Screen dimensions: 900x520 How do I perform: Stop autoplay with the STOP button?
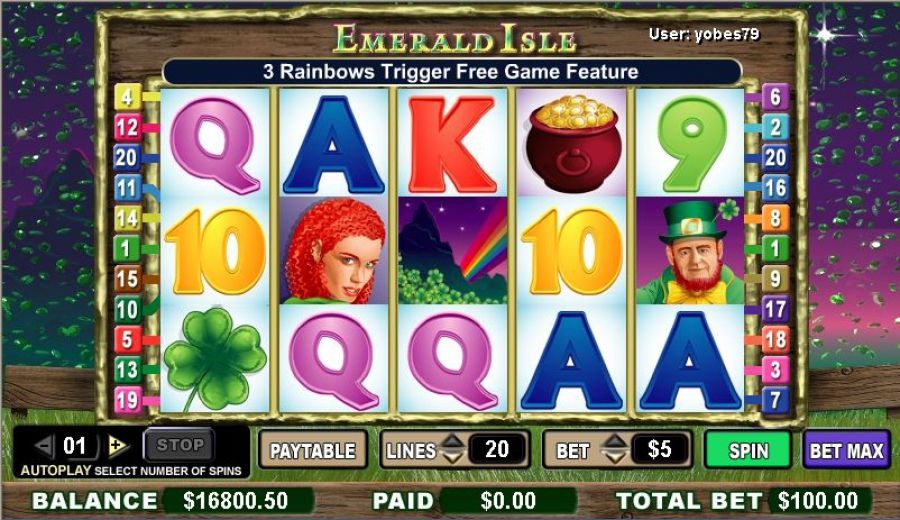click(x=180, y=445)
